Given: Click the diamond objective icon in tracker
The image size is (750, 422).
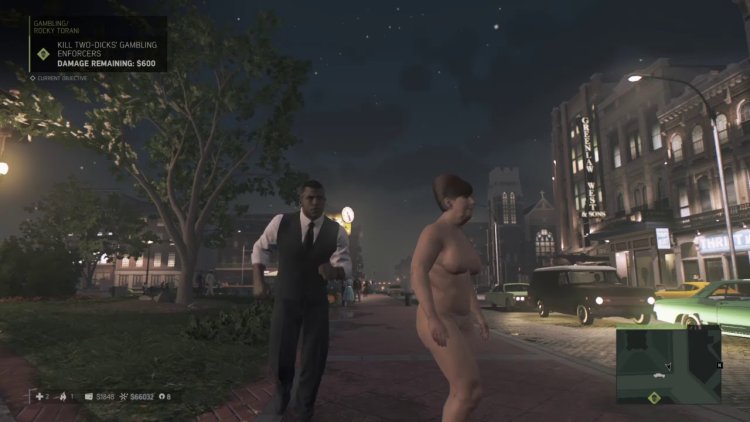Looking at the screenshot, I should coord(44,54).
